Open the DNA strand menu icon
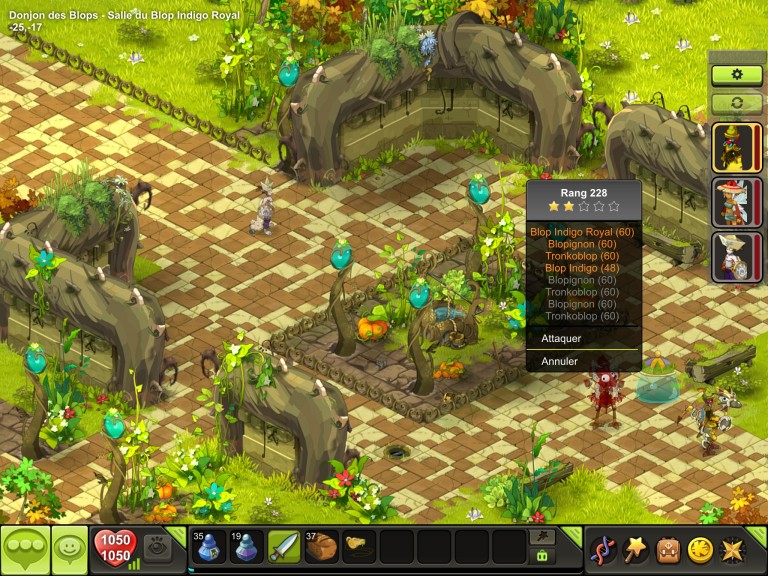Screen dimensions: 768x576 pos(602,549)
